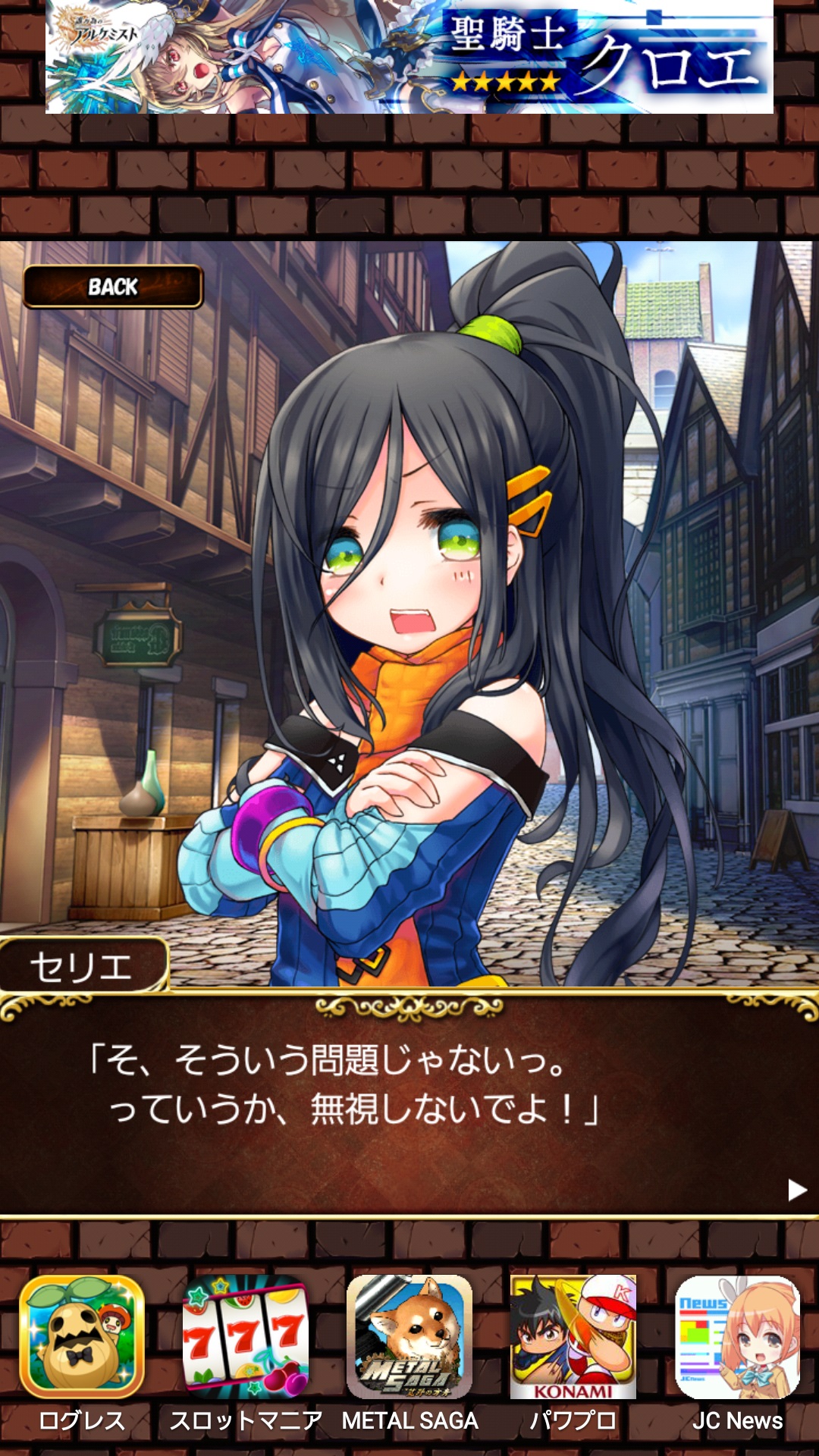Open the ログレス app icon

click(x=82, y=1337)
